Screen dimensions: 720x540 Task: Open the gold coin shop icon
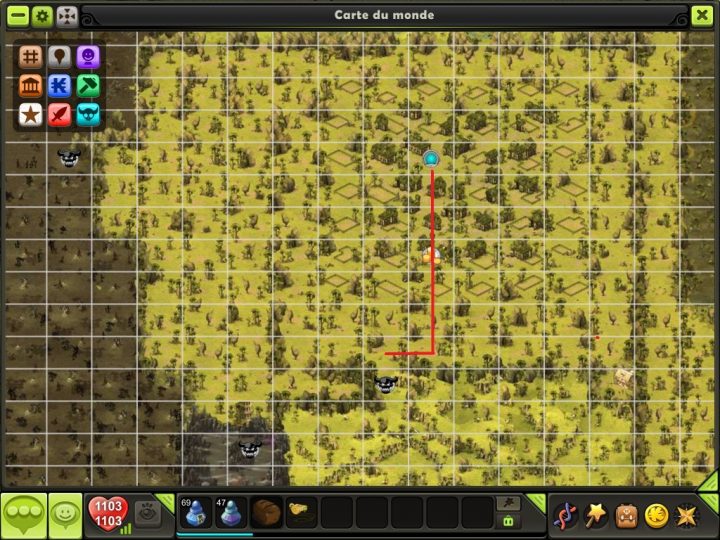656,516
